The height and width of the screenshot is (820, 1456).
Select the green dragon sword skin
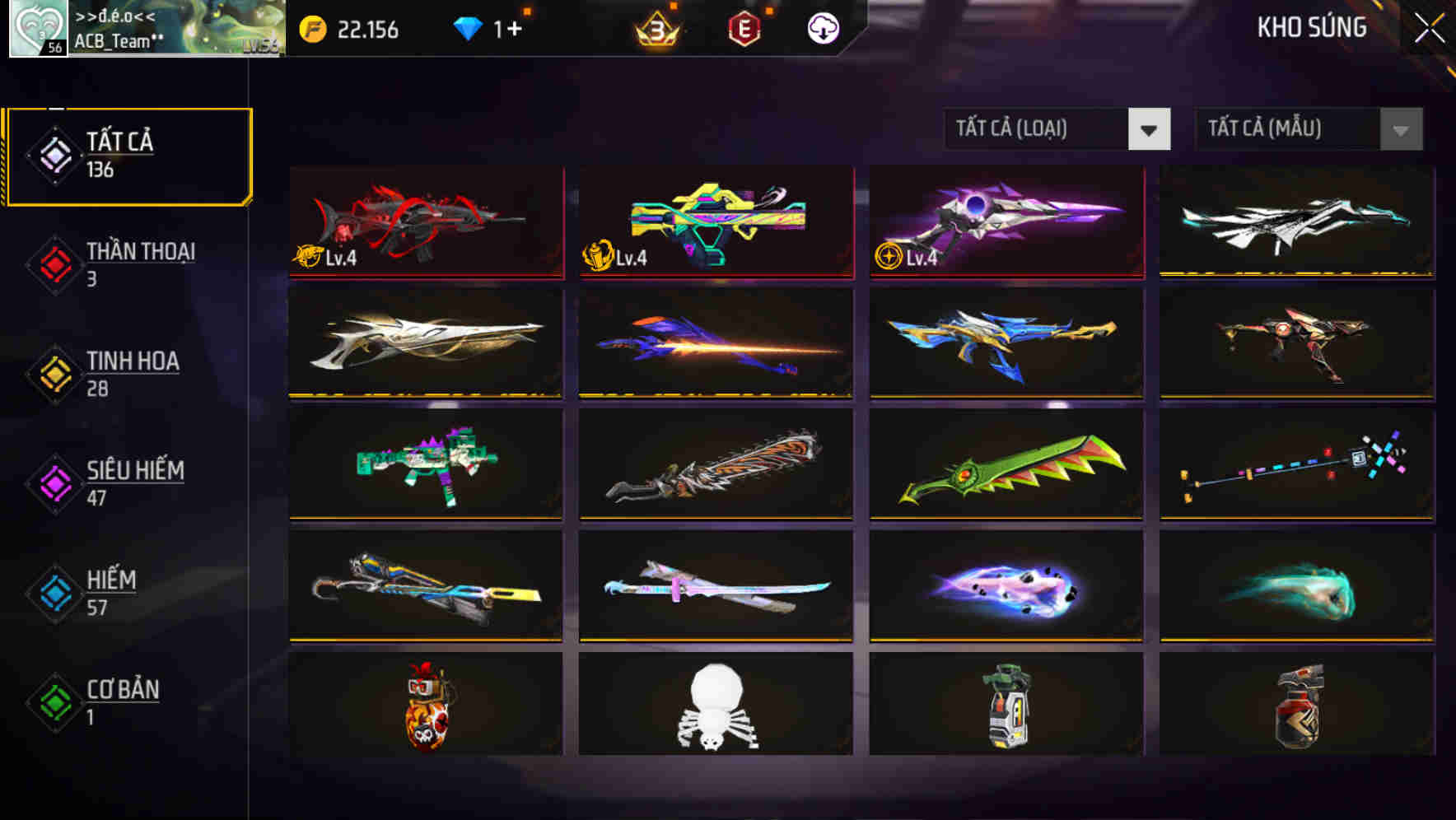click(x=1005, y=465)
